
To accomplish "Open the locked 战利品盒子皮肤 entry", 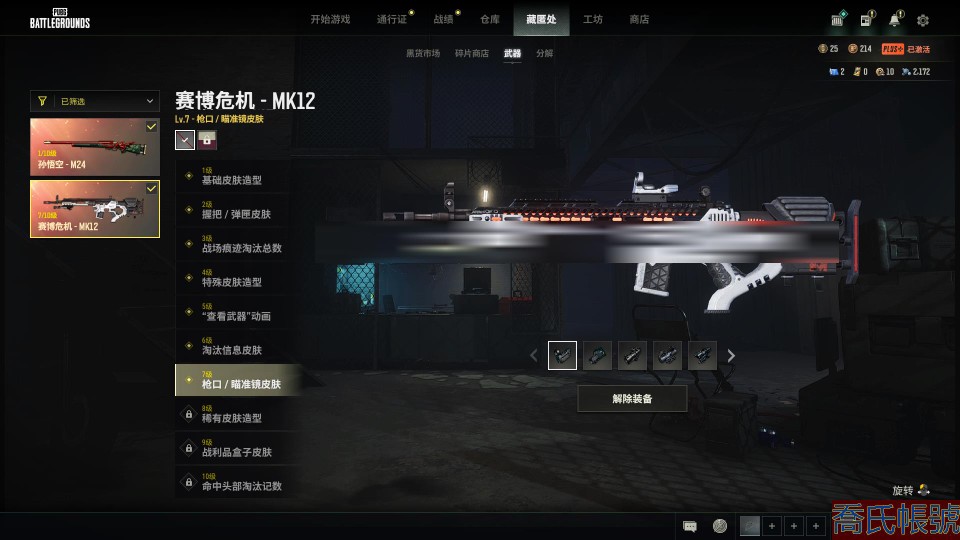I will [235, 450].
